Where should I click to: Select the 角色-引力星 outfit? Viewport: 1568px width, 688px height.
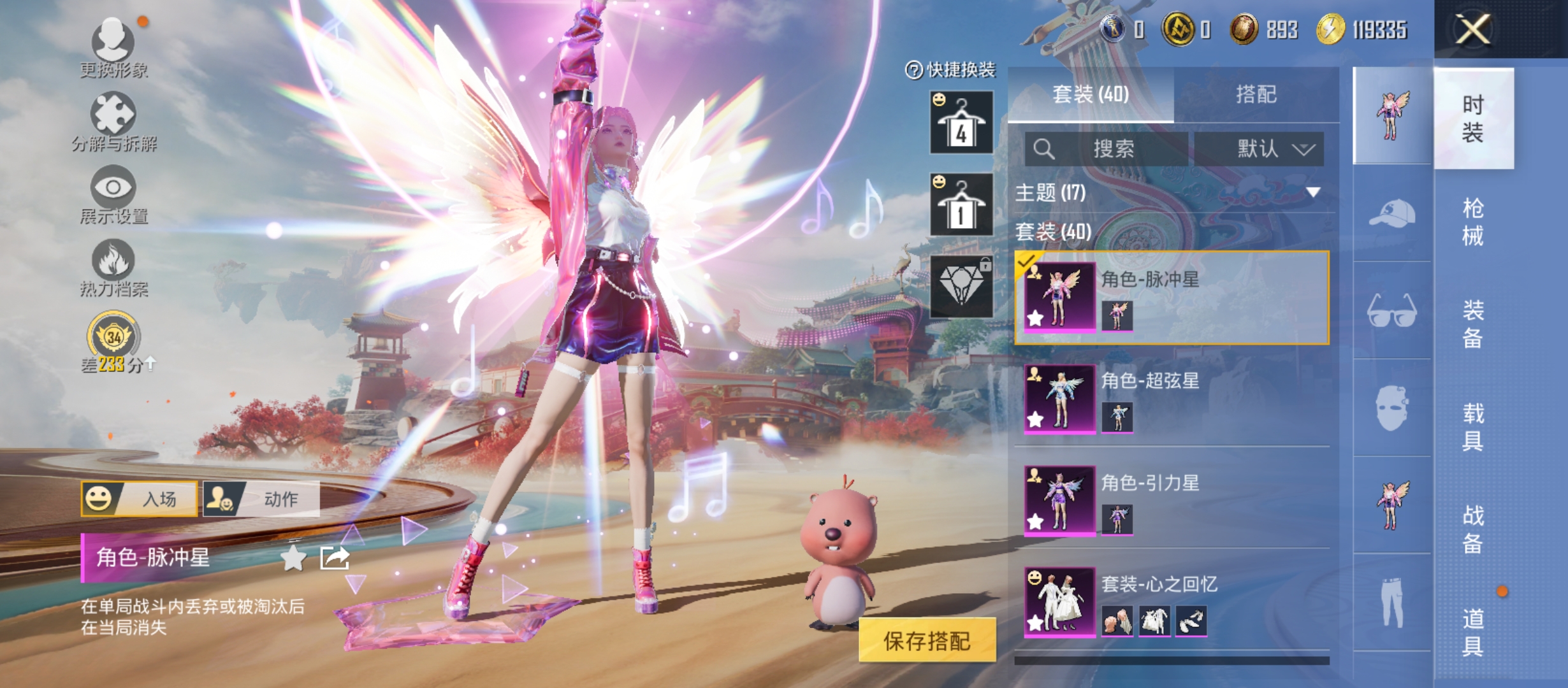click(x=1172, y=501)
